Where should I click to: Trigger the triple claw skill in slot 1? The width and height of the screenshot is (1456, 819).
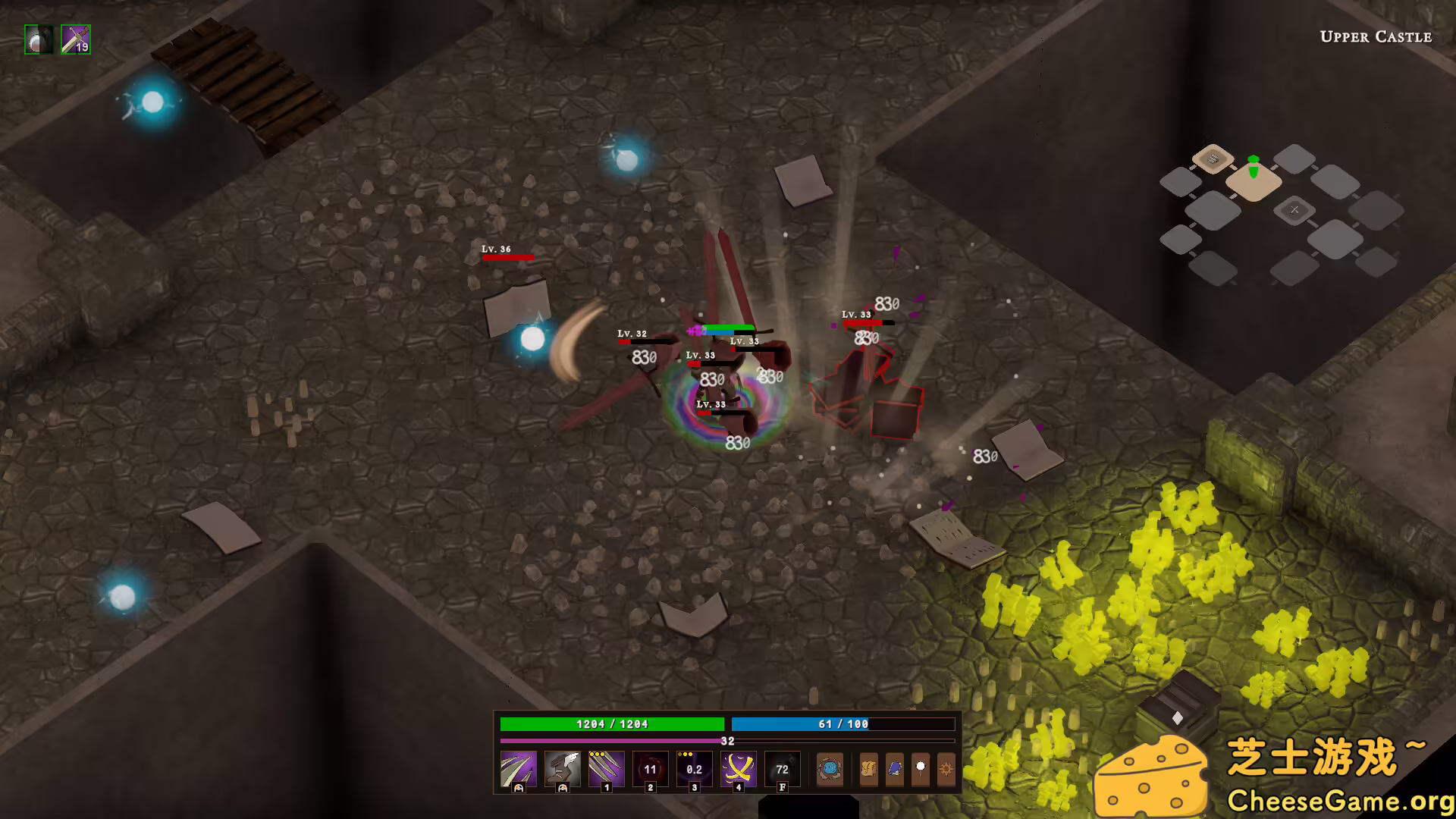pyautogui.click(x=607, y=769)
